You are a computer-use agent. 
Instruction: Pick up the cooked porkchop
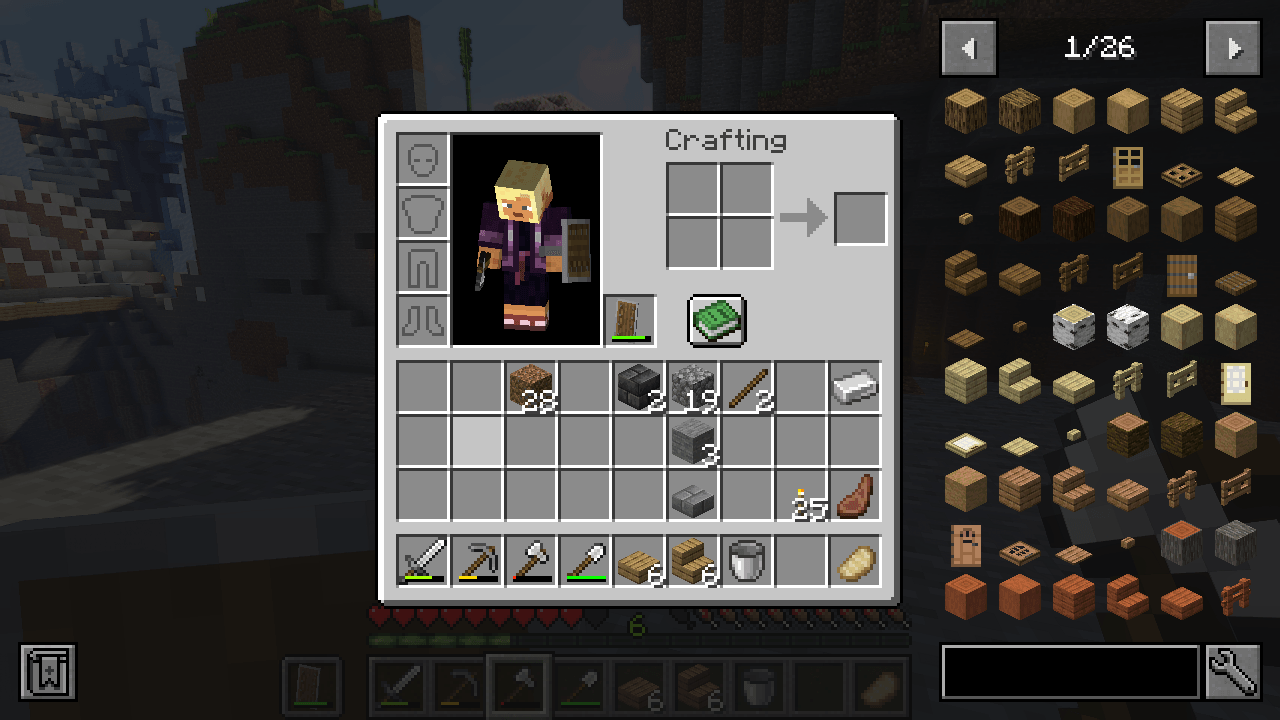click(x=854, y=497)
